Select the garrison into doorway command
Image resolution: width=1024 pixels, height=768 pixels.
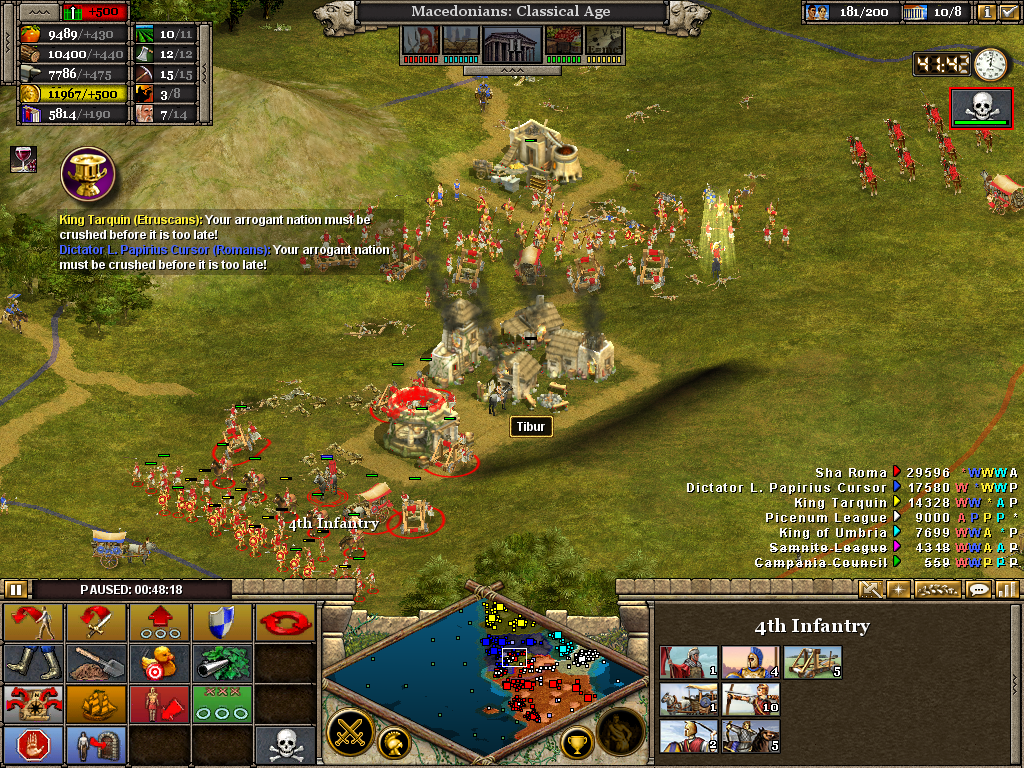(96, 745)
